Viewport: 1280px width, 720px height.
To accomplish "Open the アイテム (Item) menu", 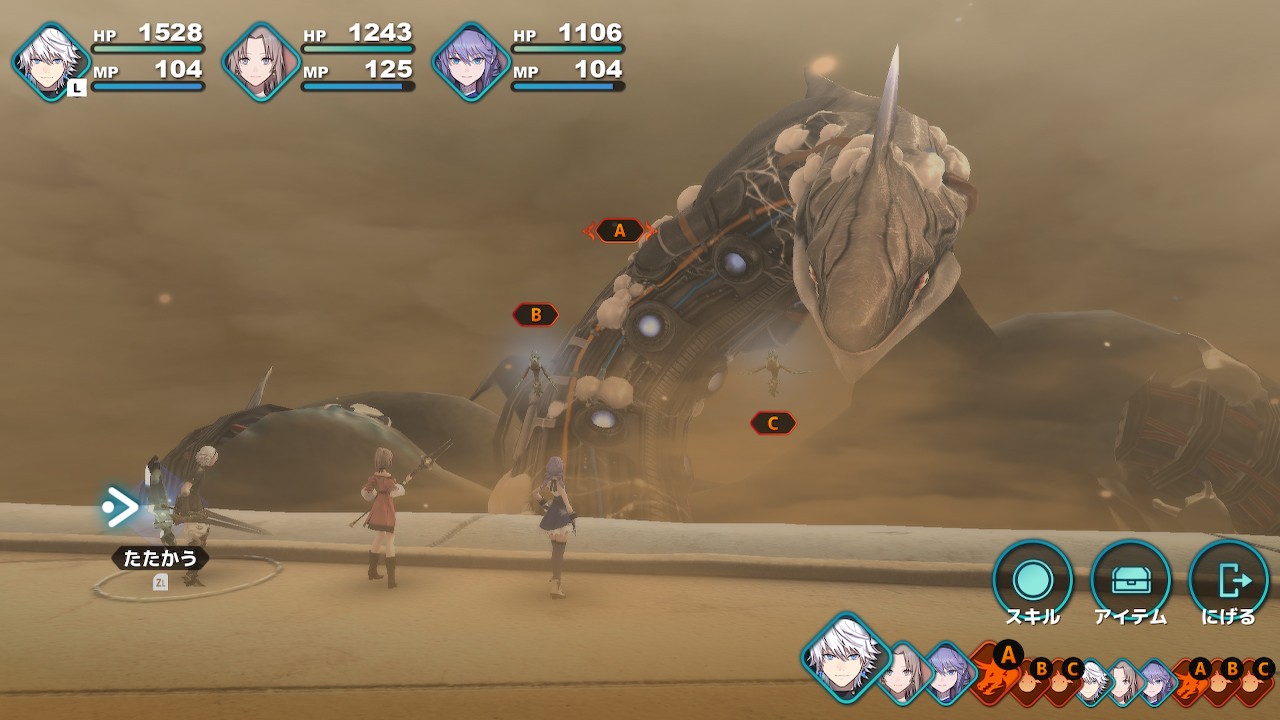I will 1130,580.
